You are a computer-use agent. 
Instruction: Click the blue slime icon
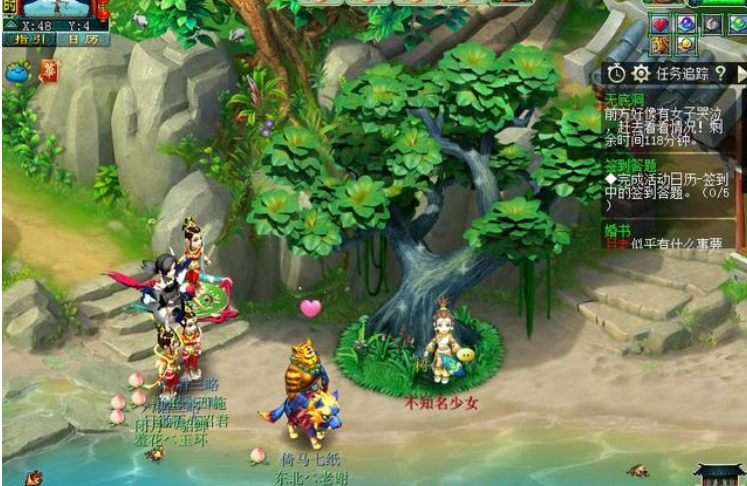[x=18, y=71]
